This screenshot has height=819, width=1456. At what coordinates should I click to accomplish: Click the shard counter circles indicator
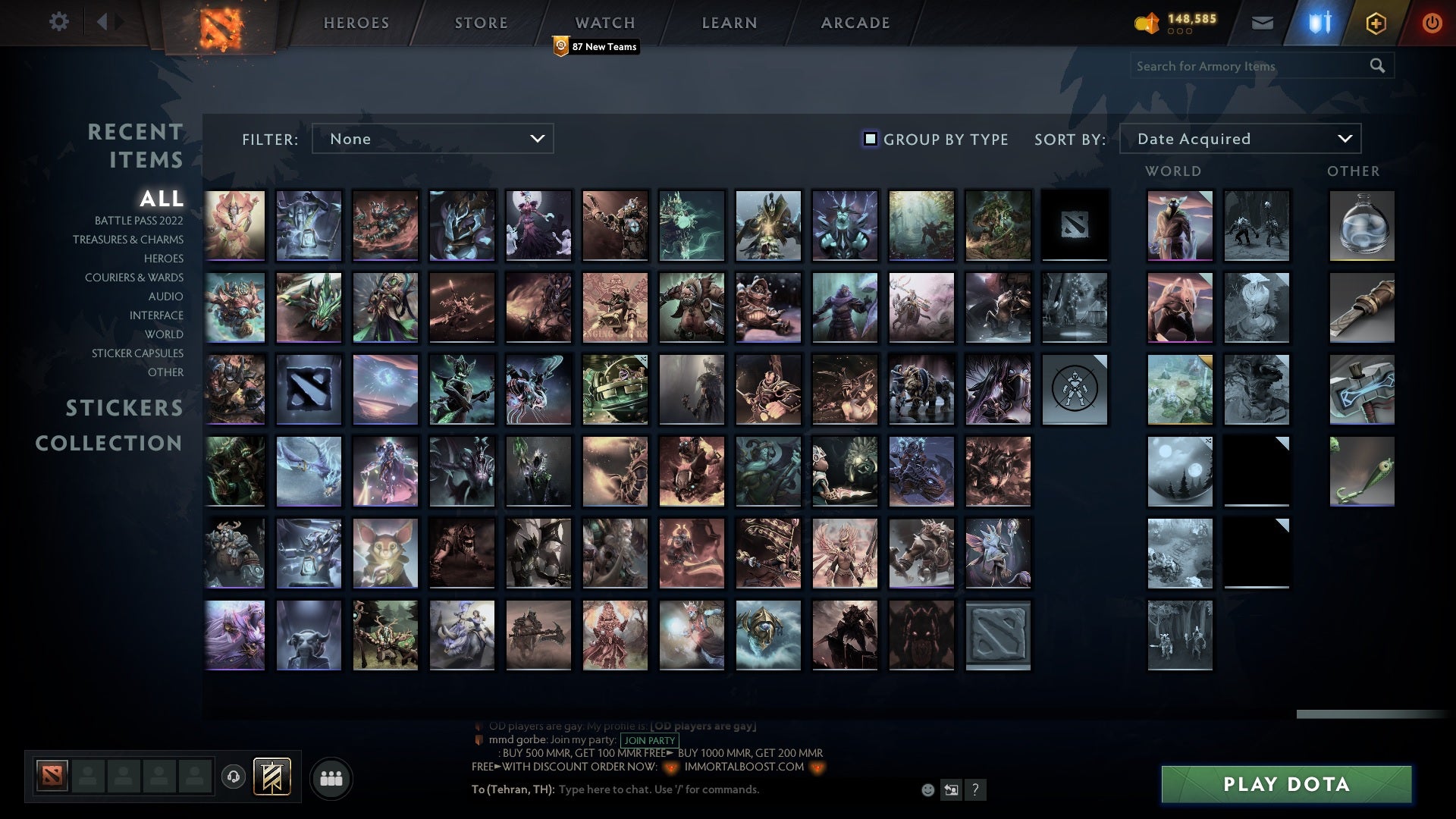tap(1180, 33)
